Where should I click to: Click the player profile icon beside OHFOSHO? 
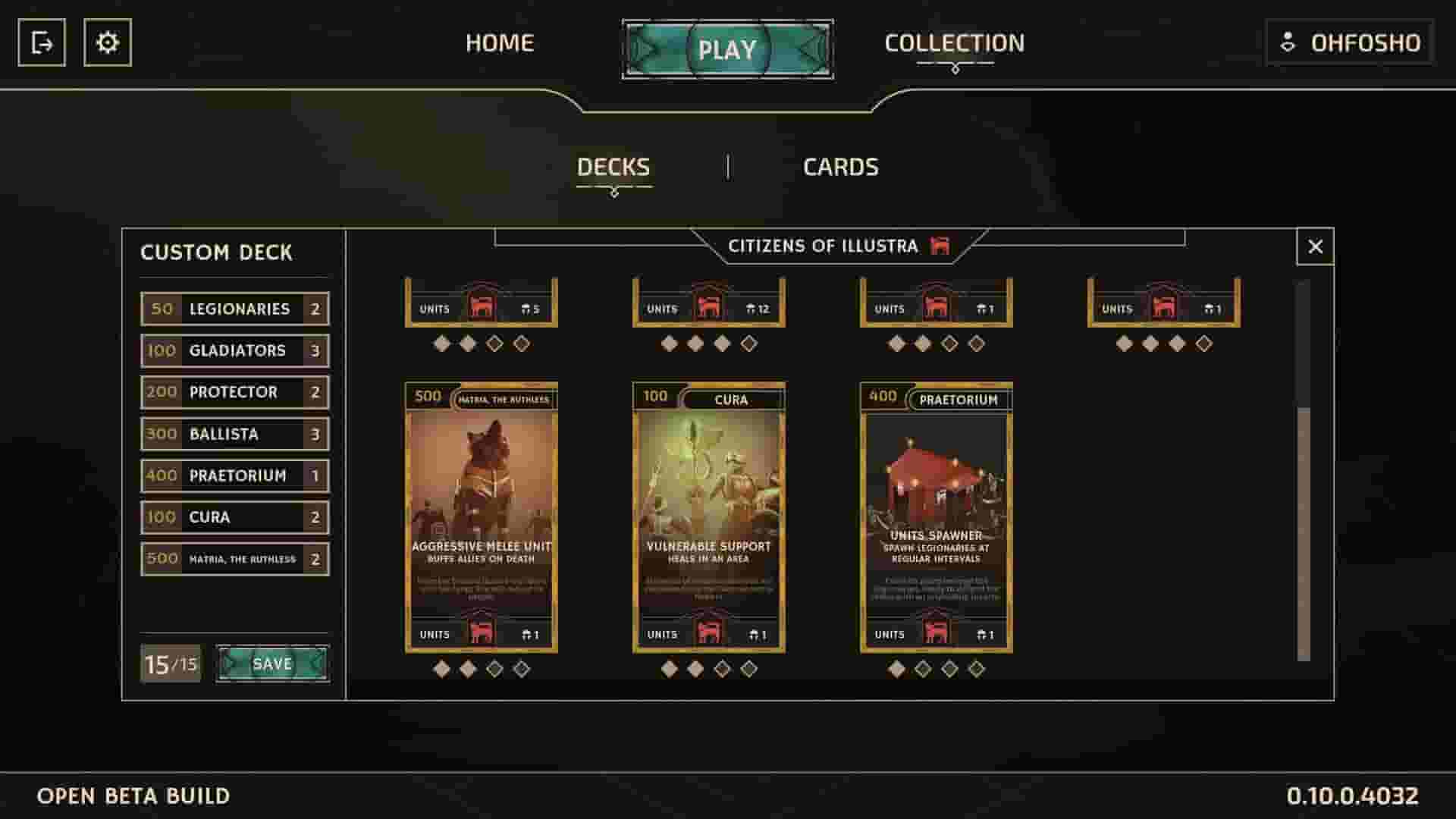pos(1288,42)
